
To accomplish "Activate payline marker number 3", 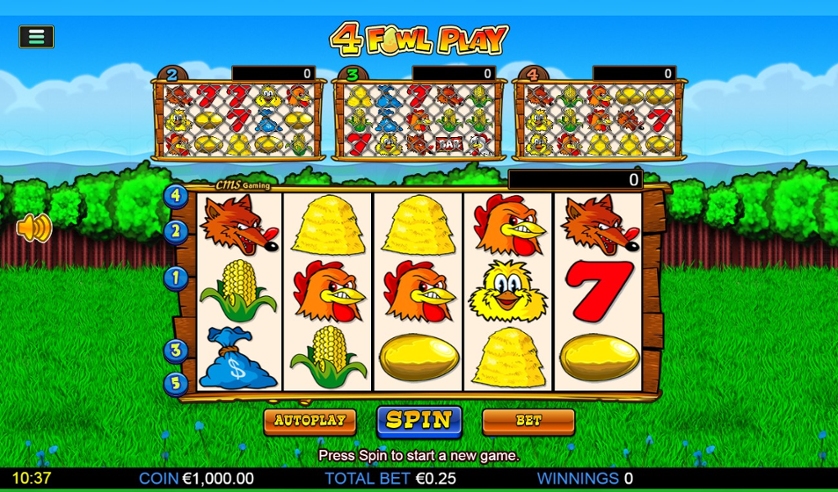I will click(176, 350).
